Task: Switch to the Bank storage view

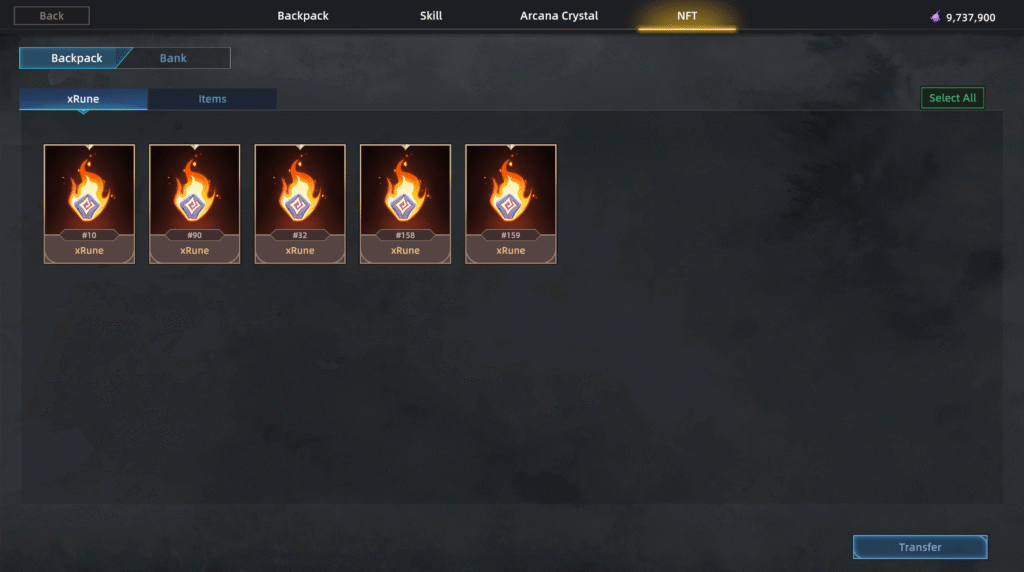Action: [174, 58]
